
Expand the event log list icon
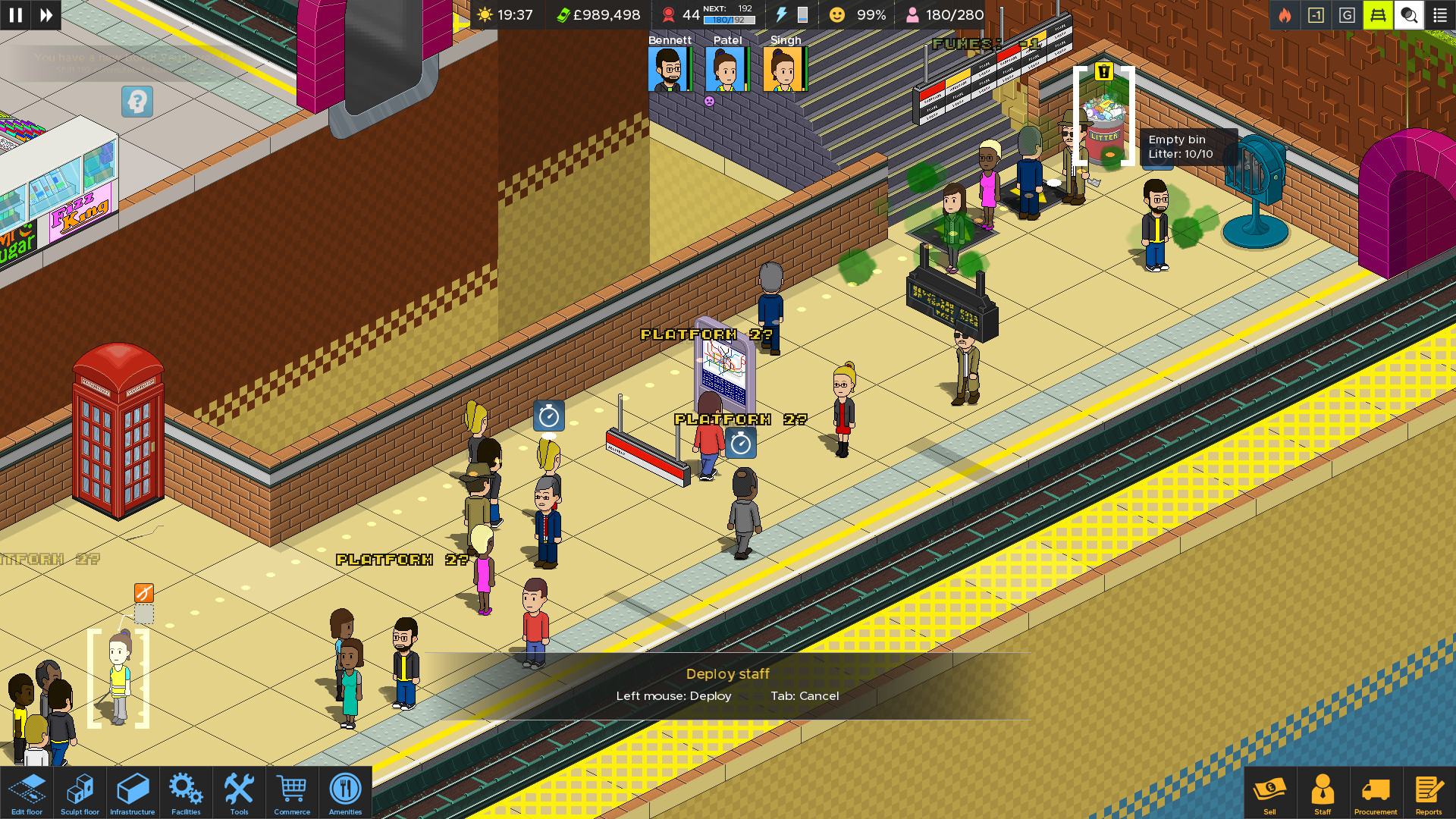(x=1440, y=14)
